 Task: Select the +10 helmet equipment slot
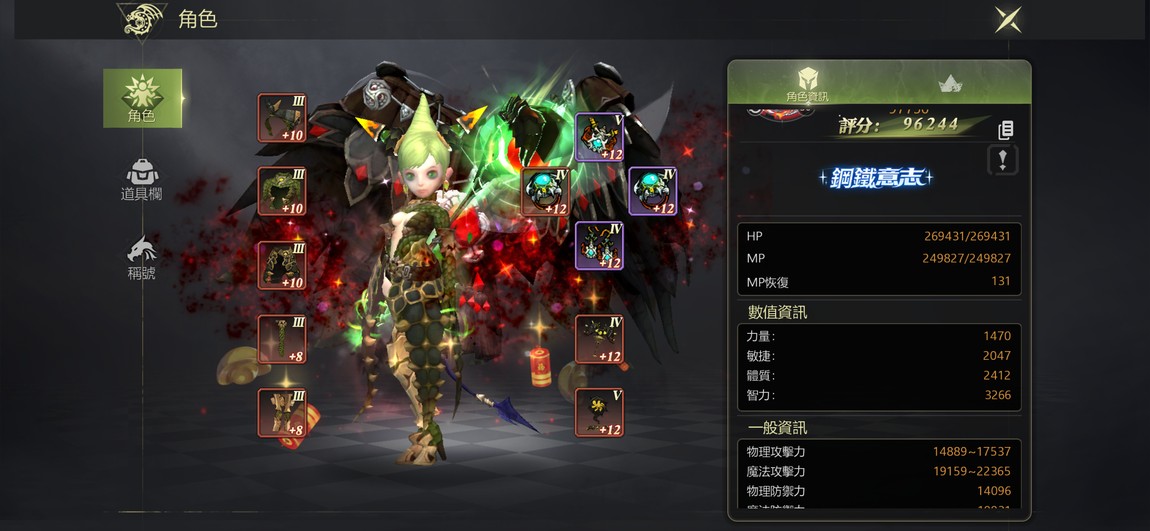282,118
